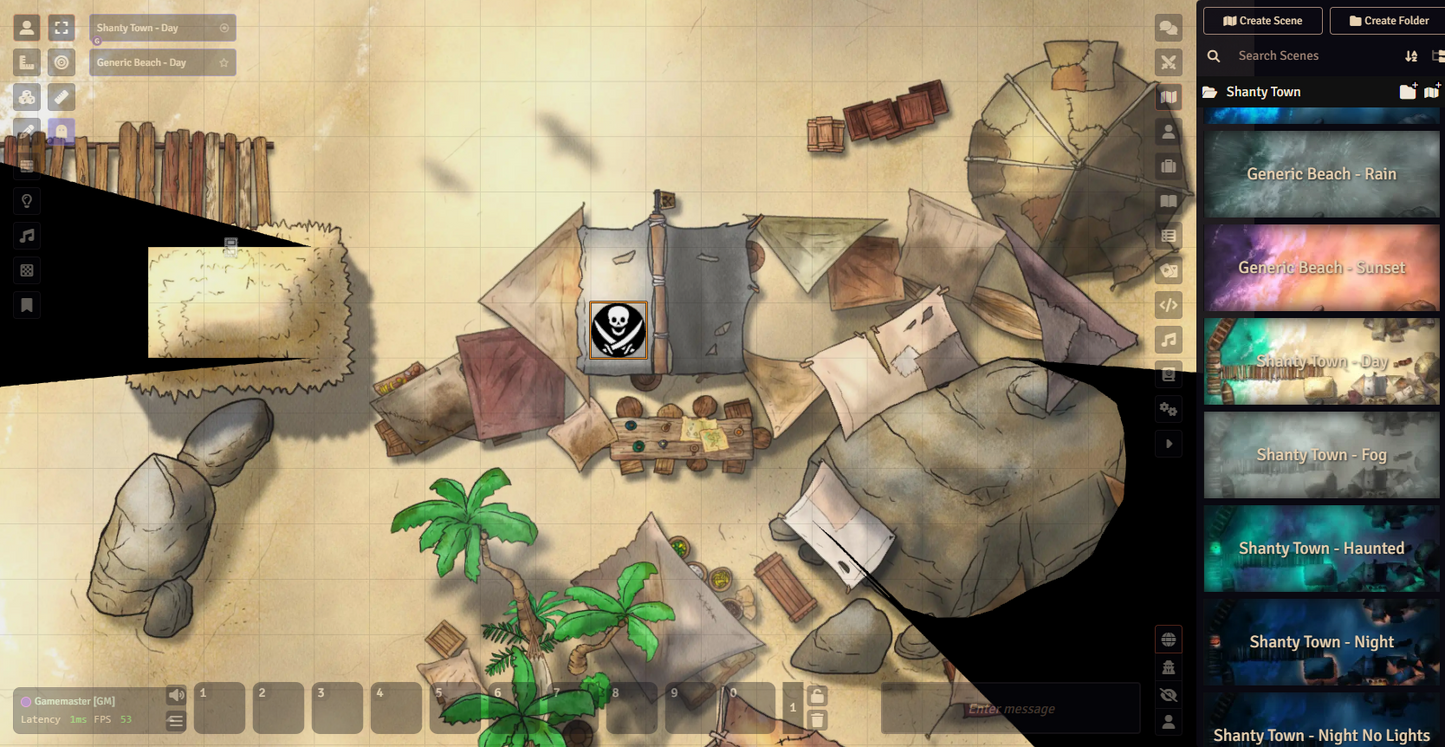The width and height of the screenshot is (1445, 747).
Task: Select the Tile Controls tool
Action: pos(27,97)
